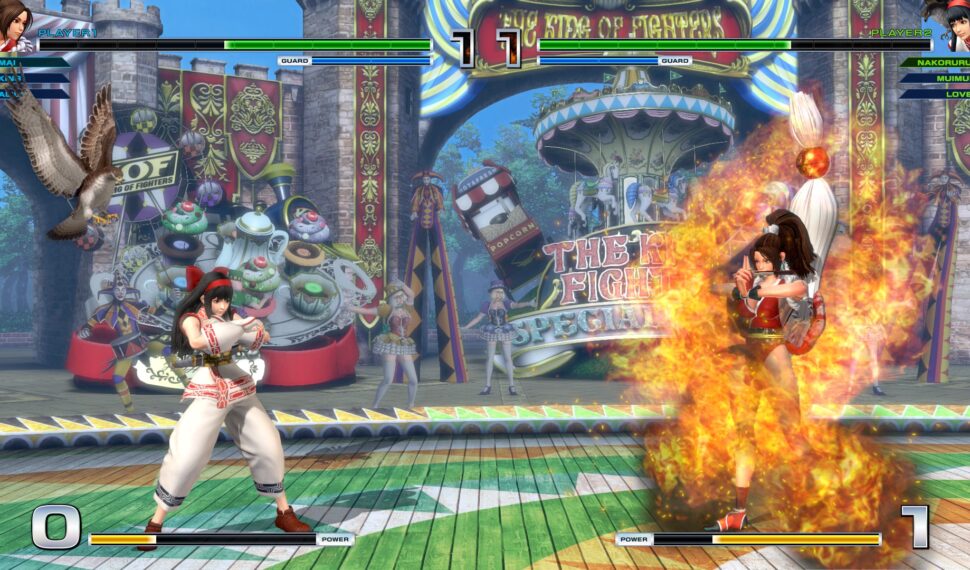This screenshot has height=570, width=970.
Task: Select MUIMUI in Player 2's team list
Action: [x=939, y=78]
